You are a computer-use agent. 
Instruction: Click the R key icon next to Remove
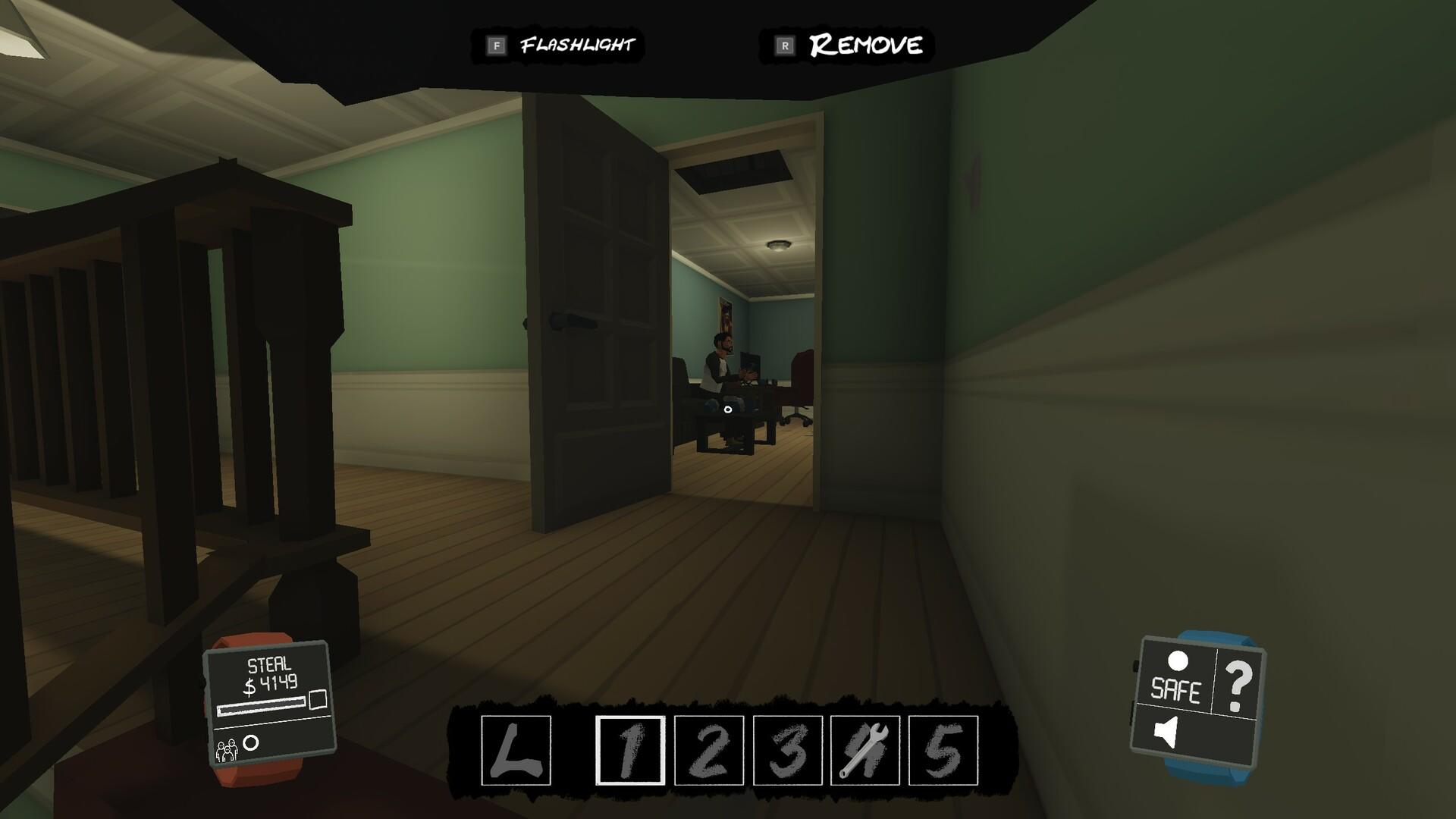point(783,44)
